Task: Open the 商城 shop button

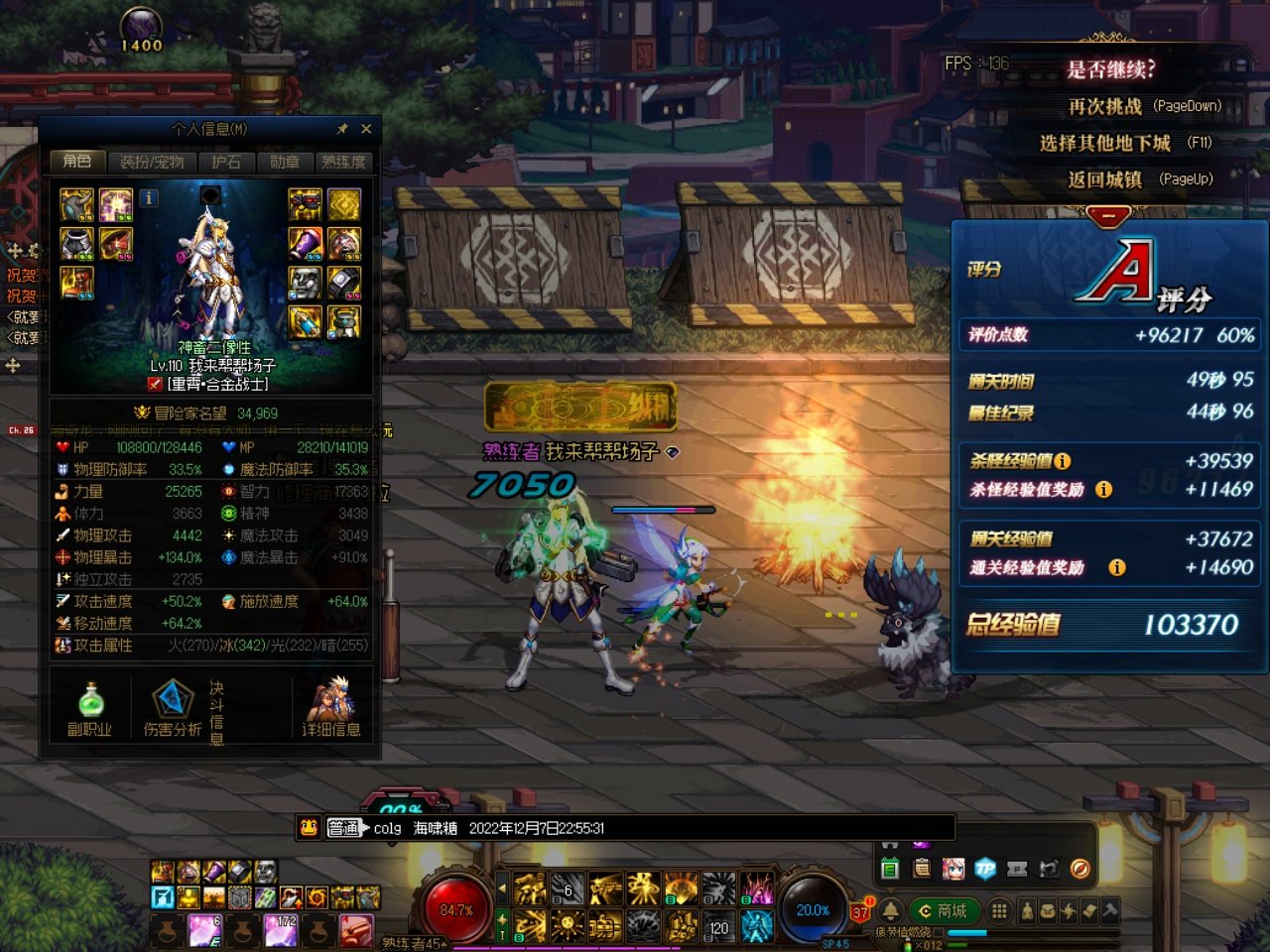Action: [x=944, y=910]
